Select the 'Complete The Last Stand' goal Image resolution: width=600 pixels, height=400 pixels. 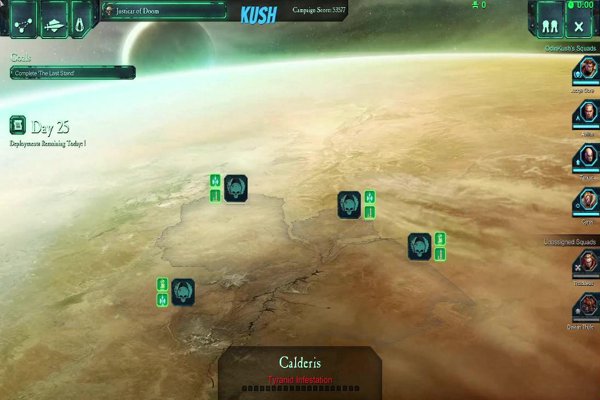(70, 72)
